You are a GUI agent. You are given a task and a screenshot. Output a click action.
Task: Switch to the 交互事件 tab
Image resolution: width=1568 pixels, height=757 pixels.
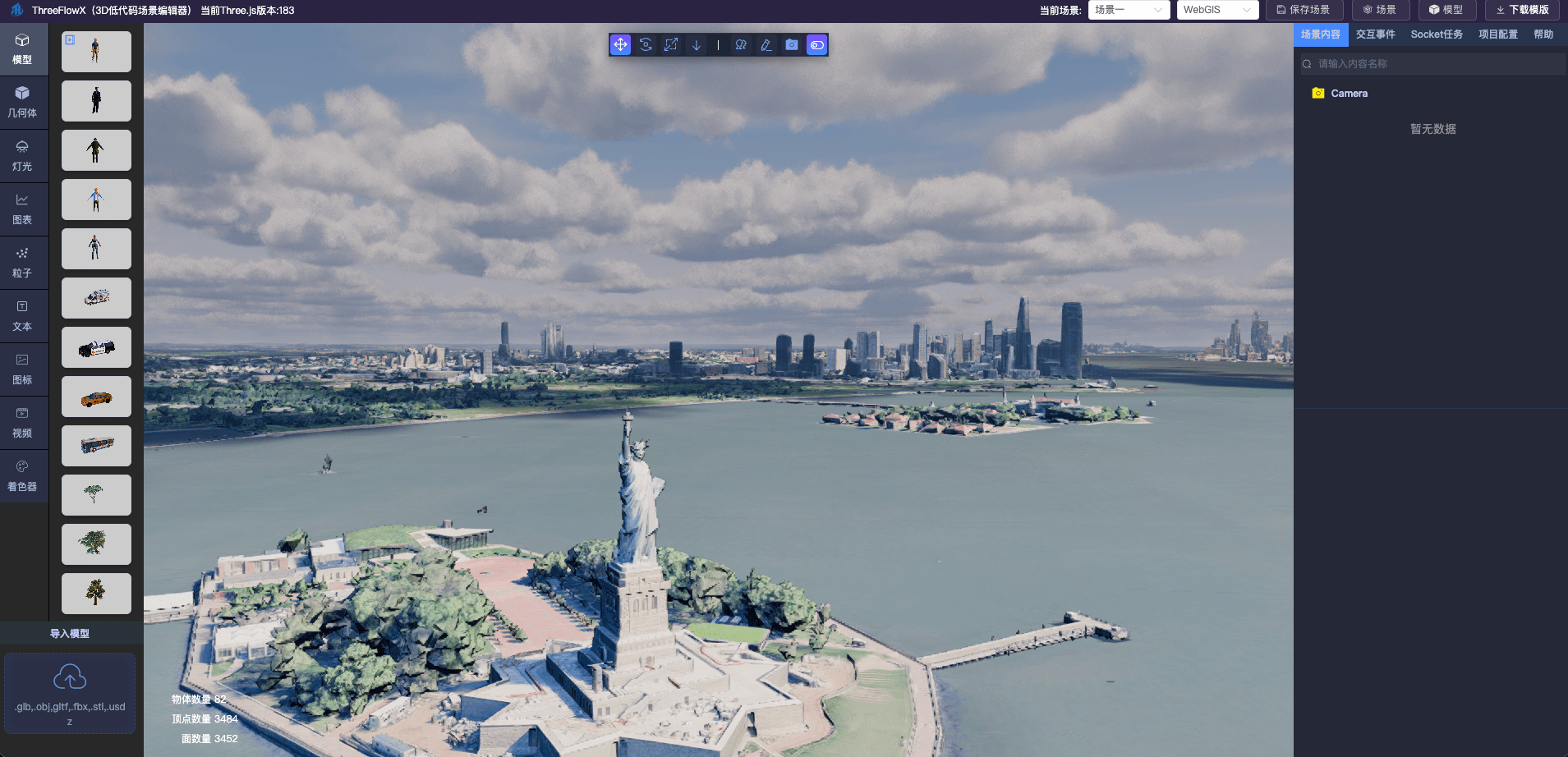(1375, 34)
